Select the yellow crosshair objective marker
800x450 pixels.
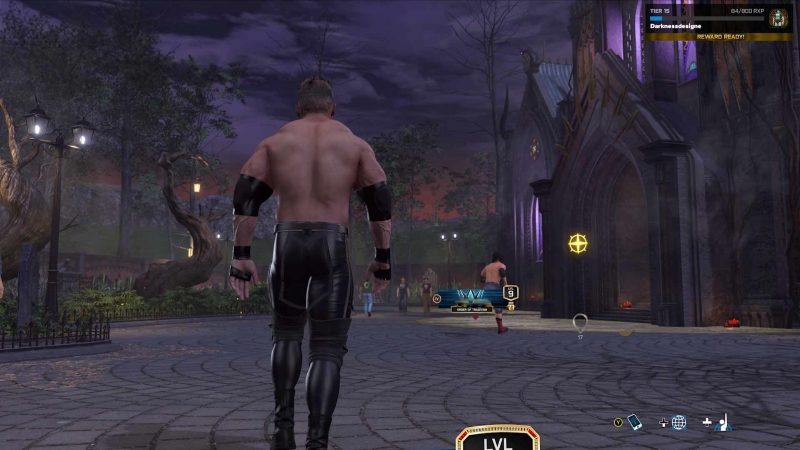coord(578,243)
